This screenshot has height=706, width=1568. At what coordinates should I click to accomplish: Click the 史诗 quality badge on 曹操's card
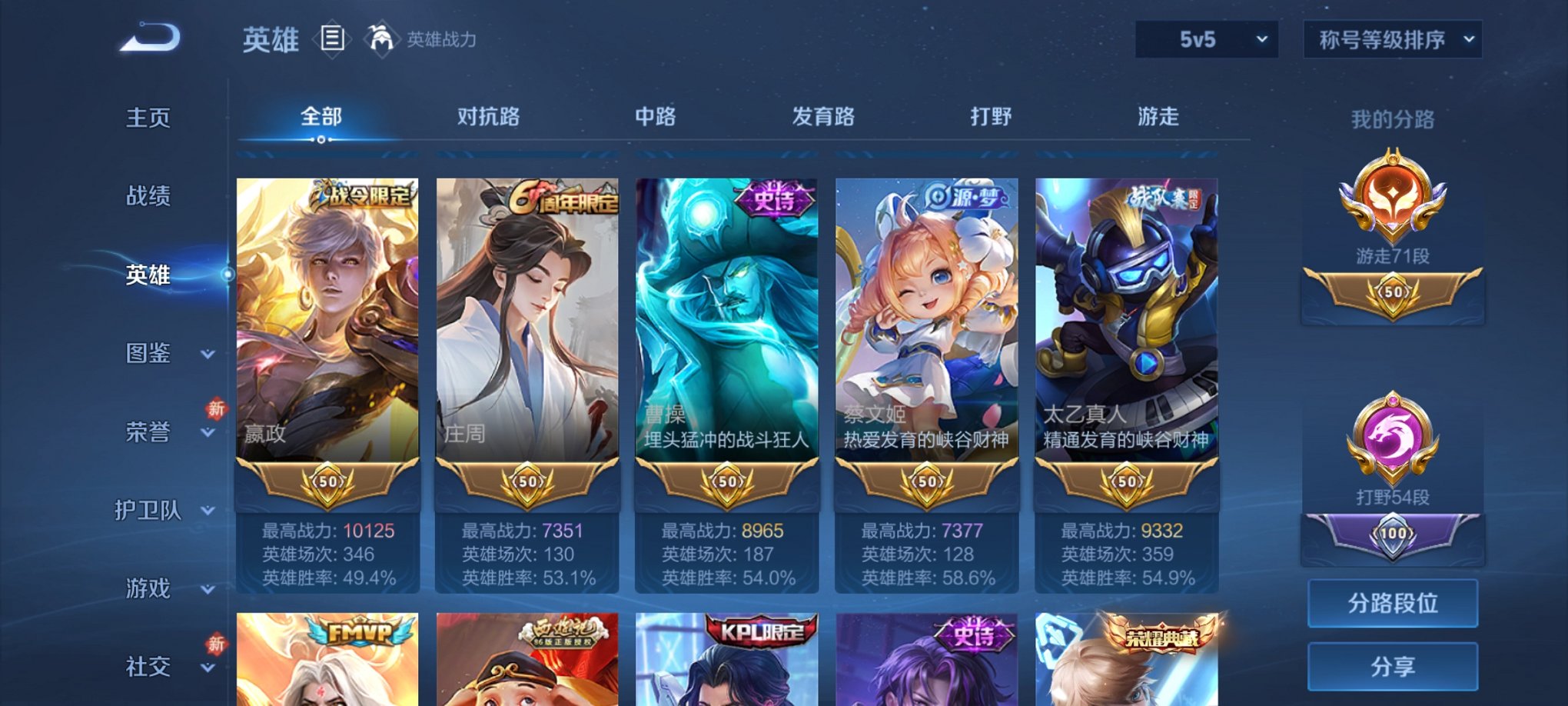pos(774,198)
